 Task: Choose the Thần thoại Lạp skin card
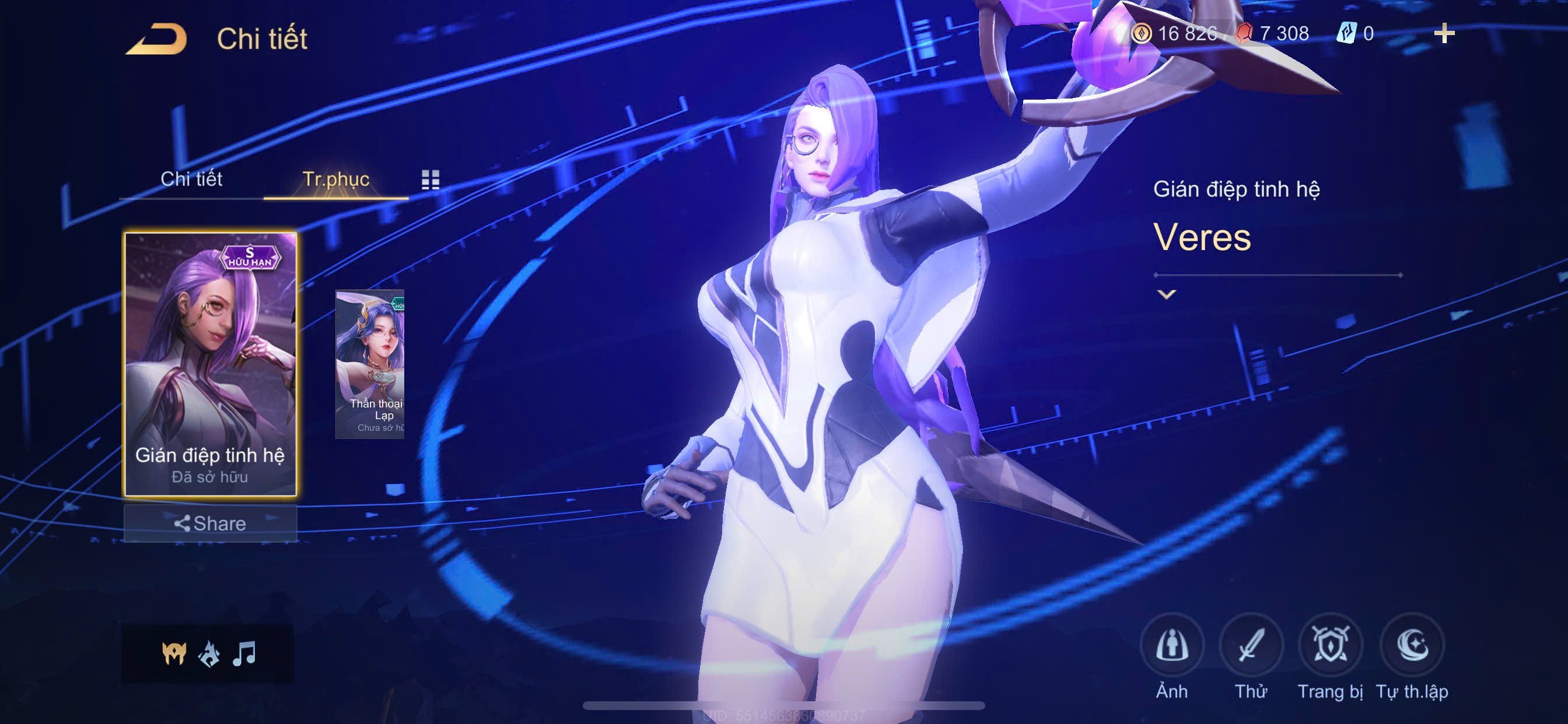370,364
